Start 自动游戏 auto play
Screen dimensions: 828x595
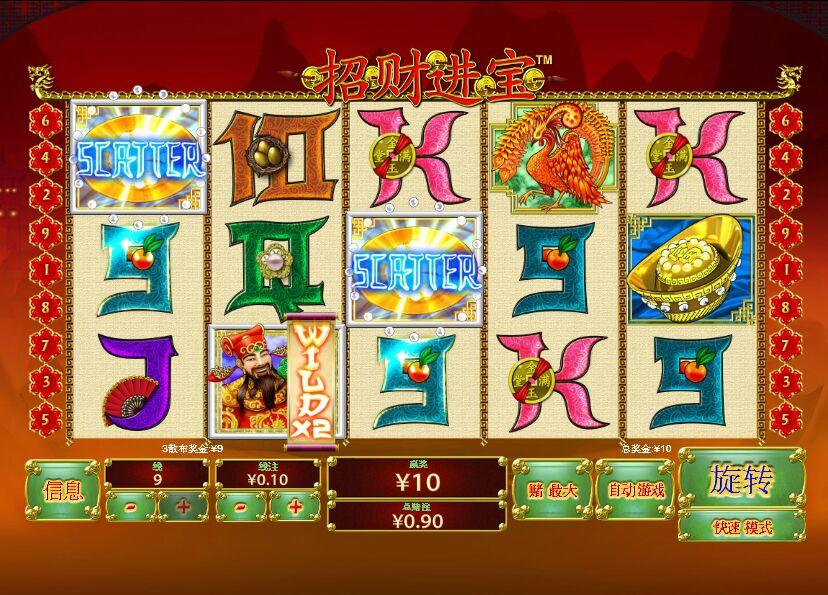point(635,490)
